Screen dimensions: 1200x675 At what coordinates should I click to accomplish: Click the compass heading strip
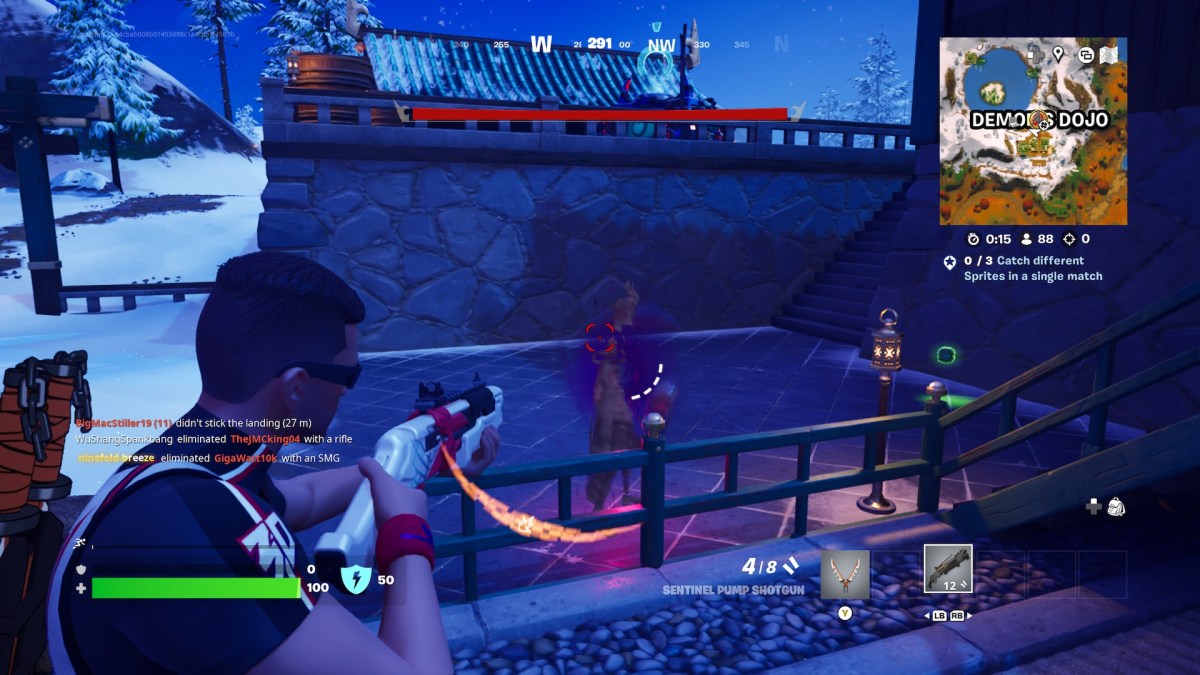(x=600, y=44)
